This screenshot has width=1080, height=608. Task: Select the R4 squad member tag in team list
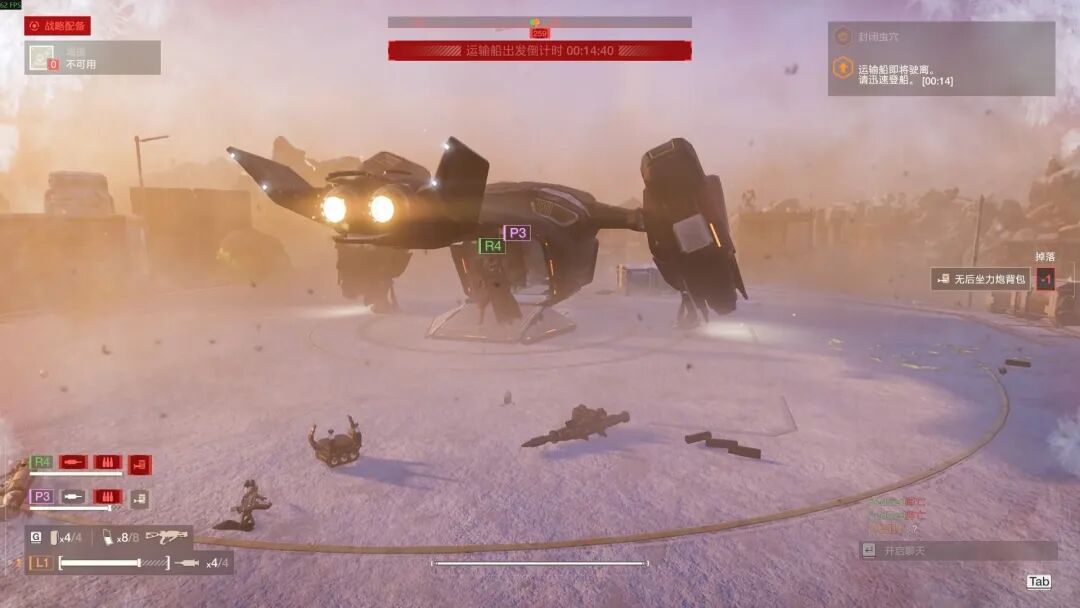[x=41, y=462]
